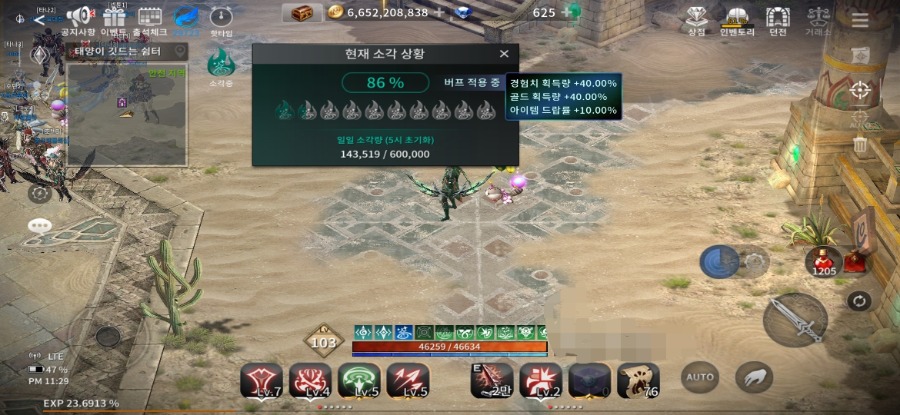Click the minimap of 태양이 깃드는 쉼터

pyautogui.click(x=127, y=115)
